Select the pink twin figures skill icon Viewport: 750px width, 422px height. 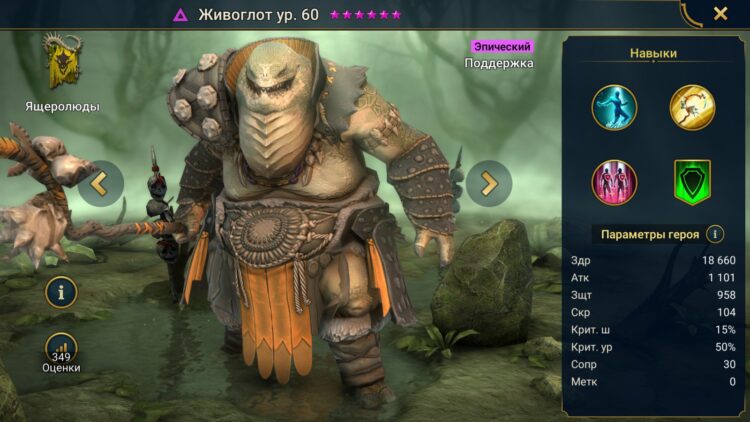coord(613,182)
